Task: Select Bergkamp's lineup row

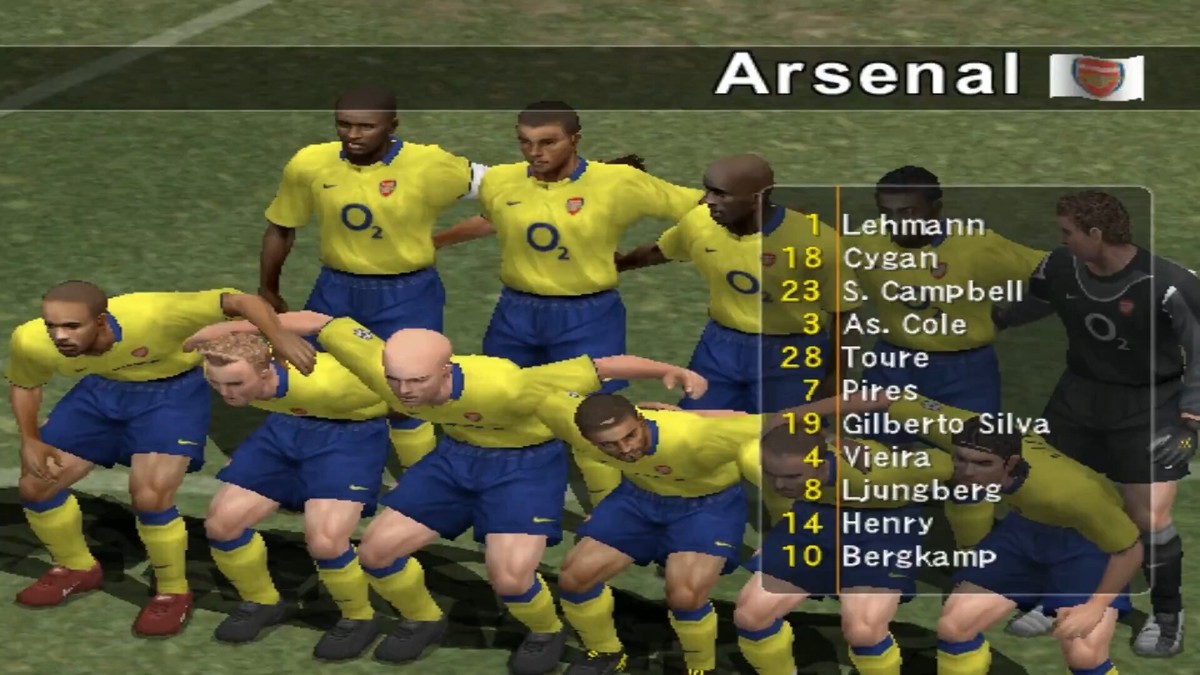Action: click(x=919, y=556)
